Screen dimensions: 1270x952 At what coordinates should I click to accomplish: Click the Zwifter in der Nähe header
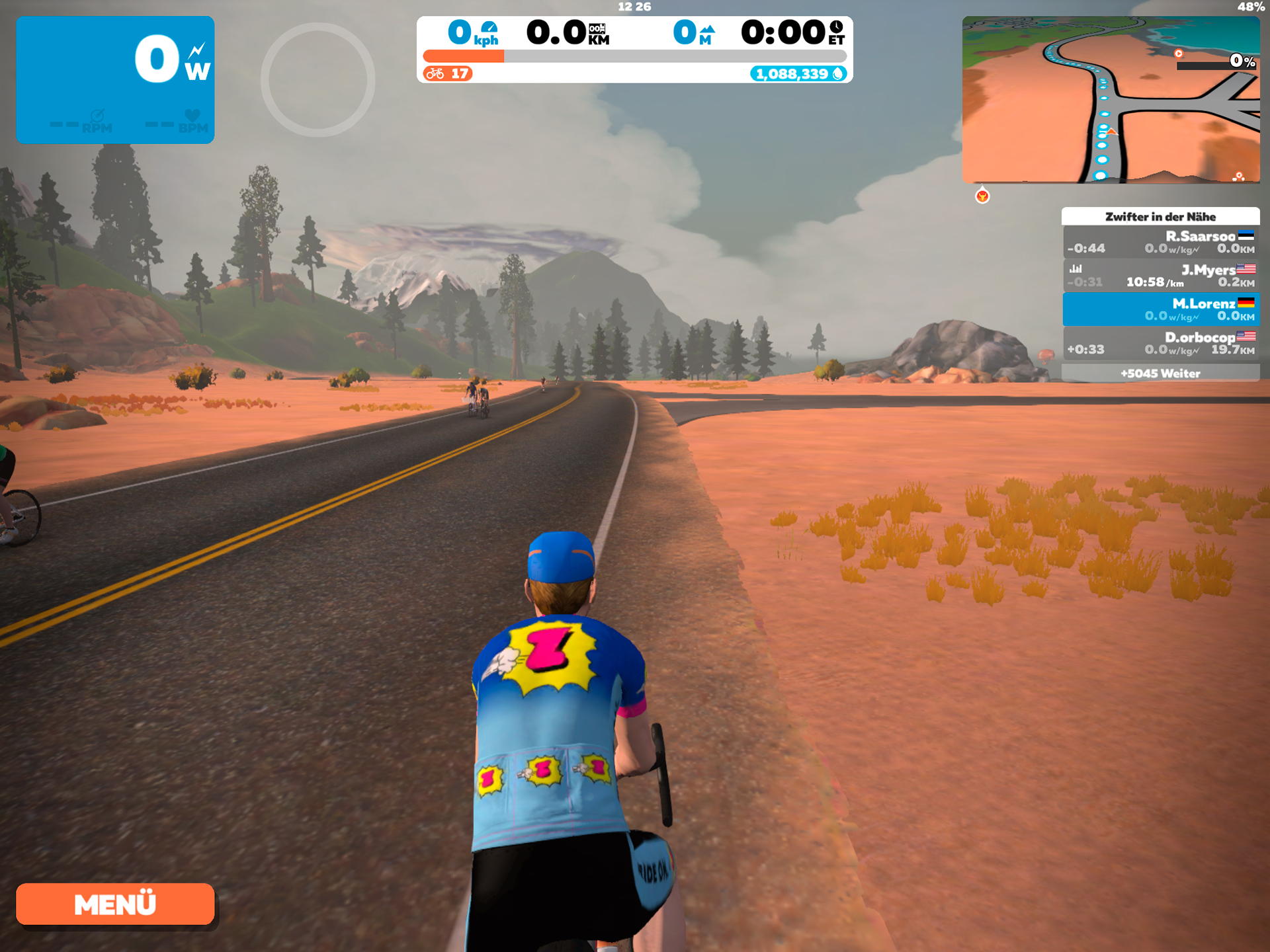click(1161, 216)
